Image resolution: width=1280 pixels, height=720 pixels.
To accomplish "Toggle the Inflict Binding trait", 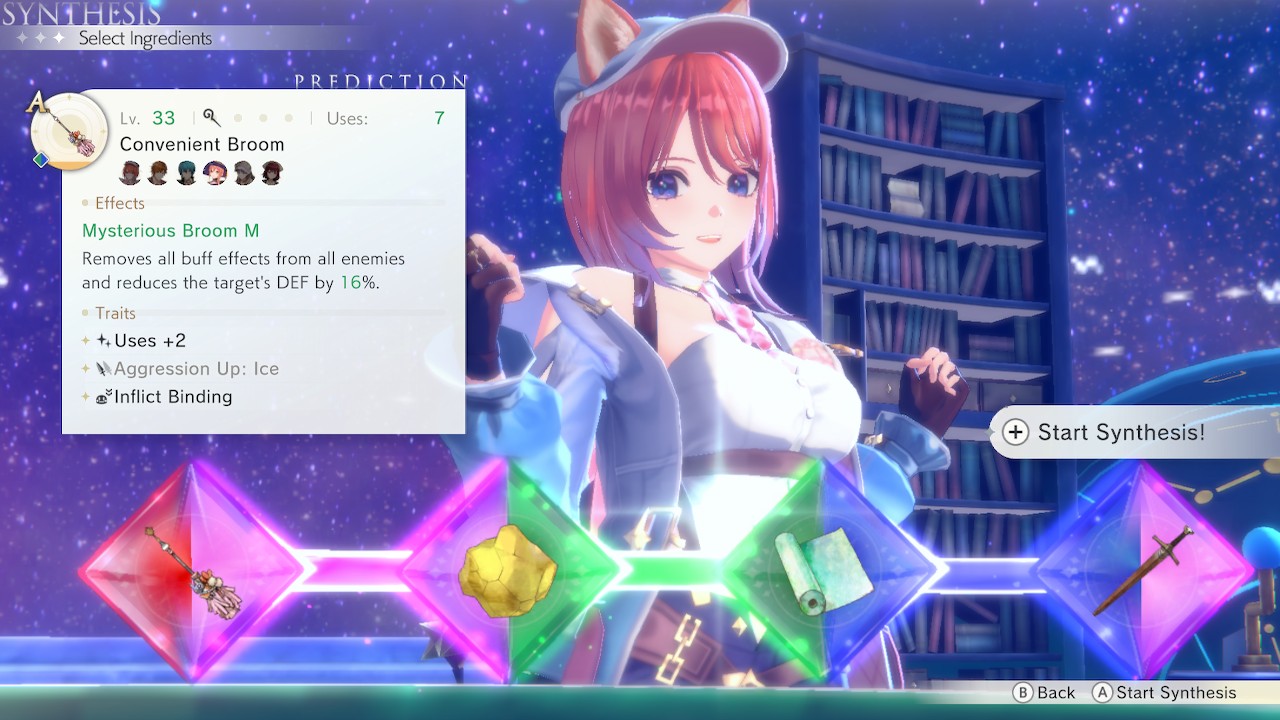I will pyautogui.click(x=170, y=396).
